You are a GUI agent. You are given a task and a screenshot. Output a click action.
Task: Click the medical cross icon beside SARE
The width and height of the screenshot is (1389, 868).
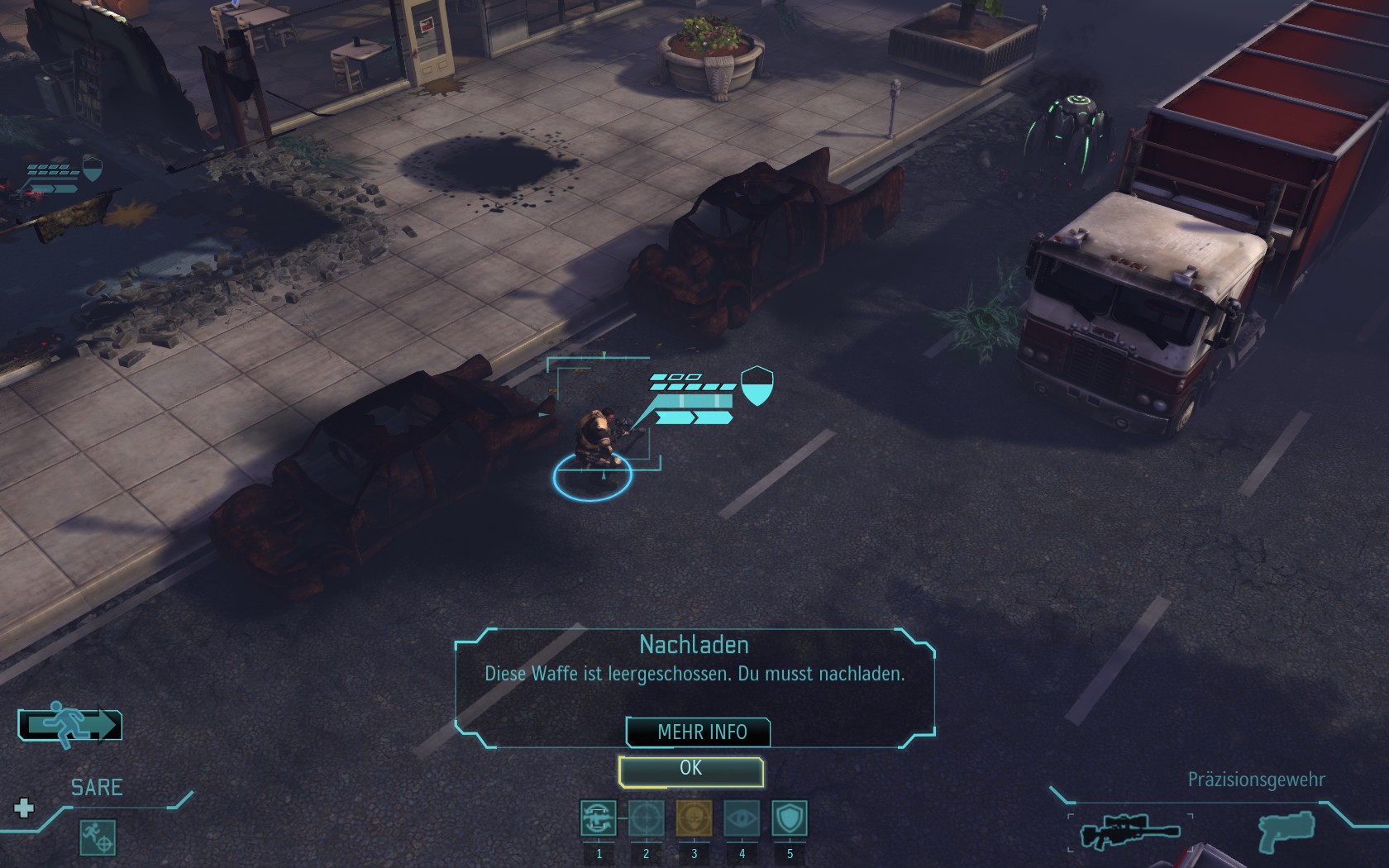[x=24, y=808]
